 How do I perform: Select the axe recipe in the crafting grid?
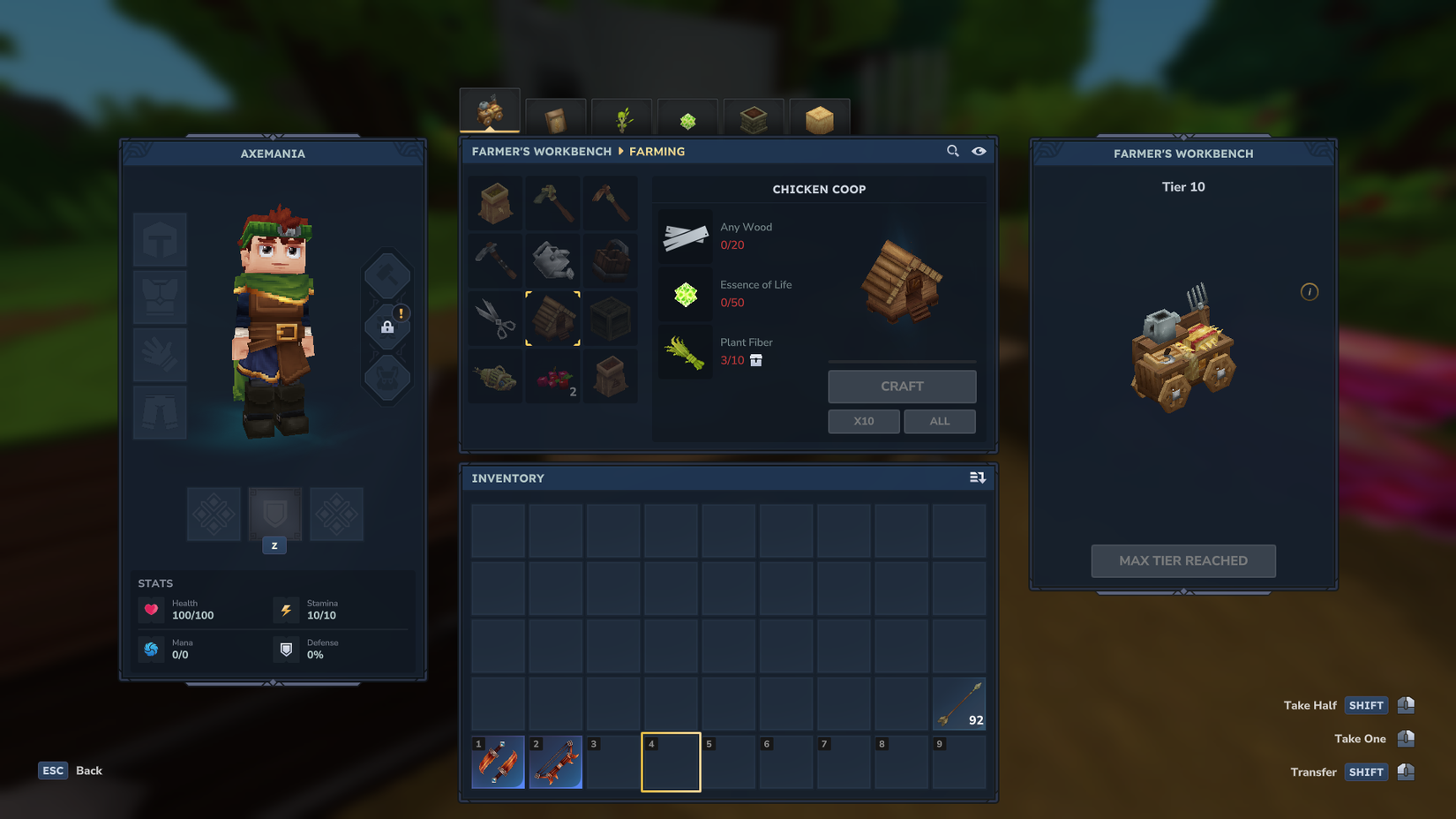pos(553,202)
